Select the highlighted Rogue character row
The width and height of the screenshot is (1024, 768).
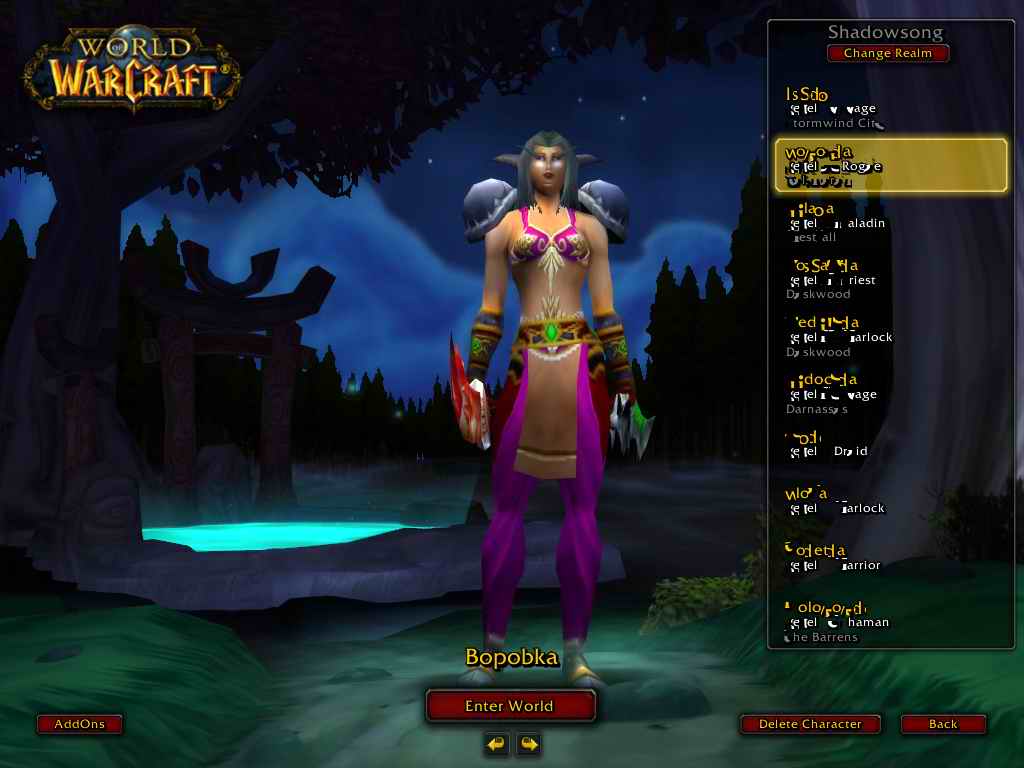coord(890,165)
